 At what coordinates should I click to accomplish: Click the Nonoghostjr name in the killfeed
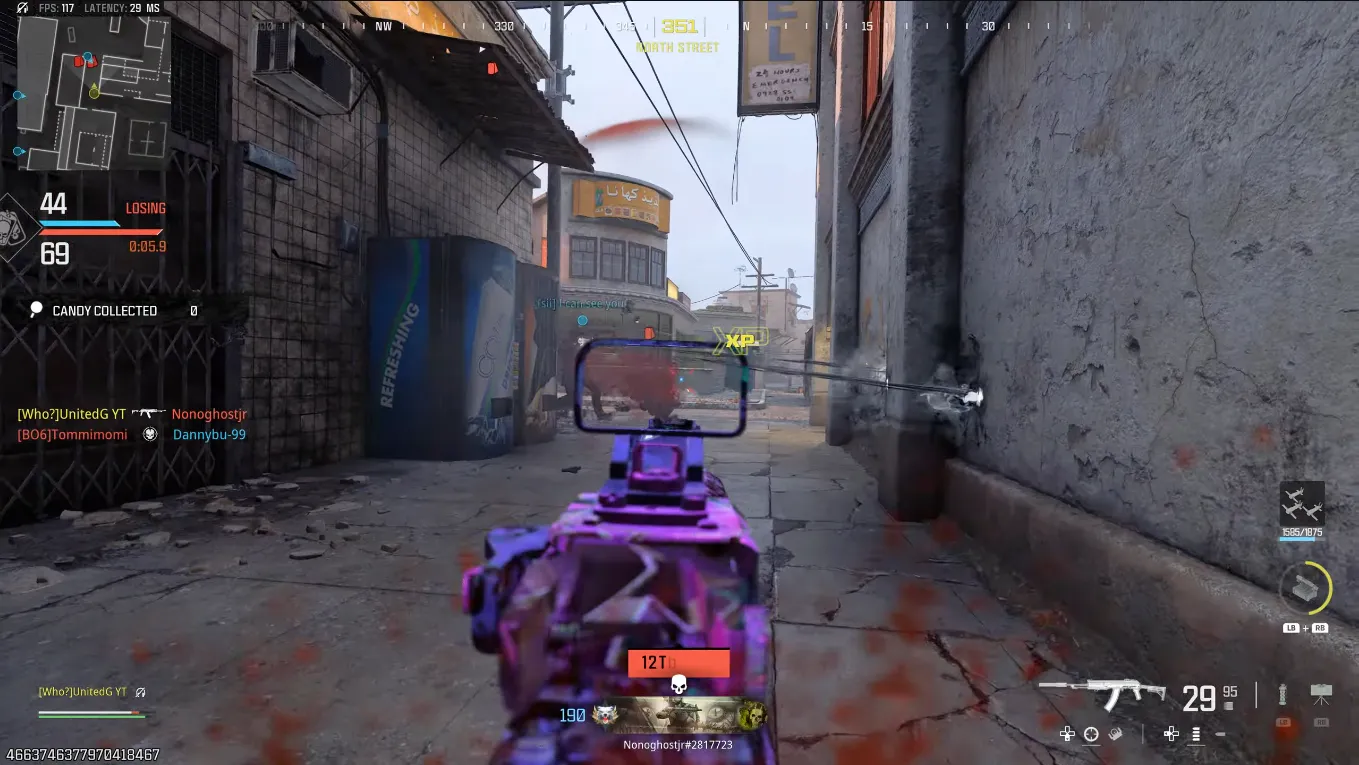(x=209, y=413)
